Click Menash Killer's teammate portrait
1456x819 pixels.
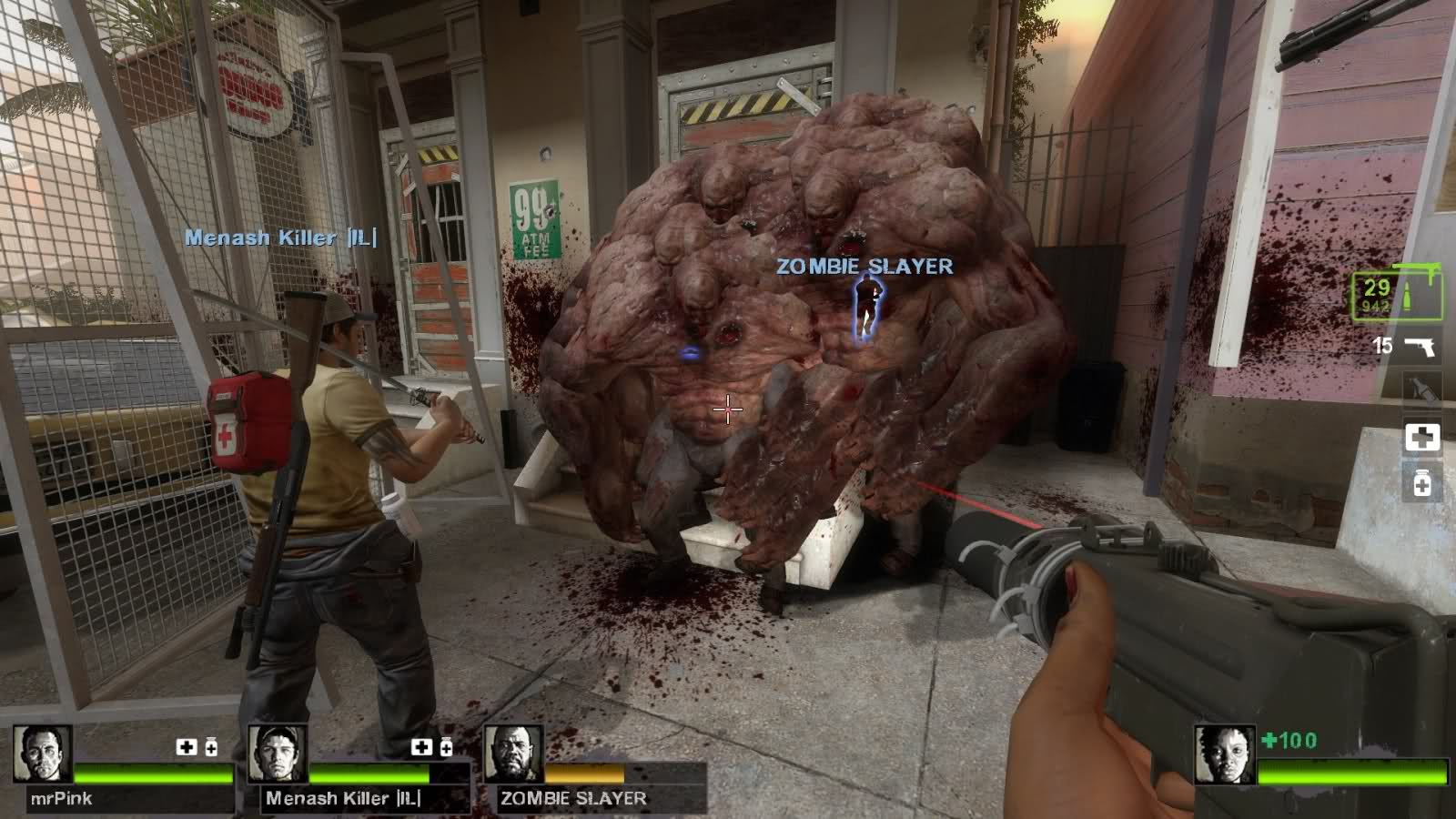pyautogui.click(x=278, y=754)
